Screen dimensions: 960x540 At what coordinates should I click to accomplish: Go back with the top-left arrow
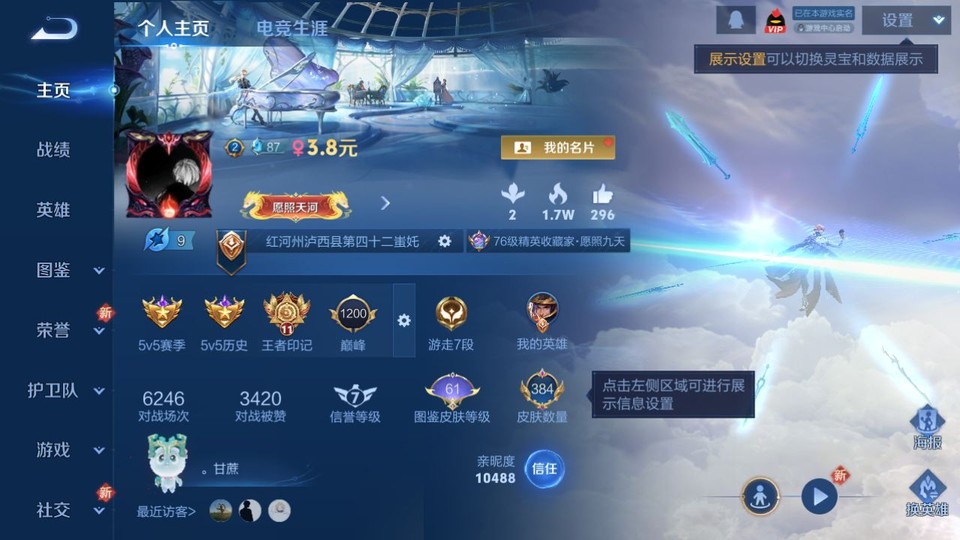point(54,28)
